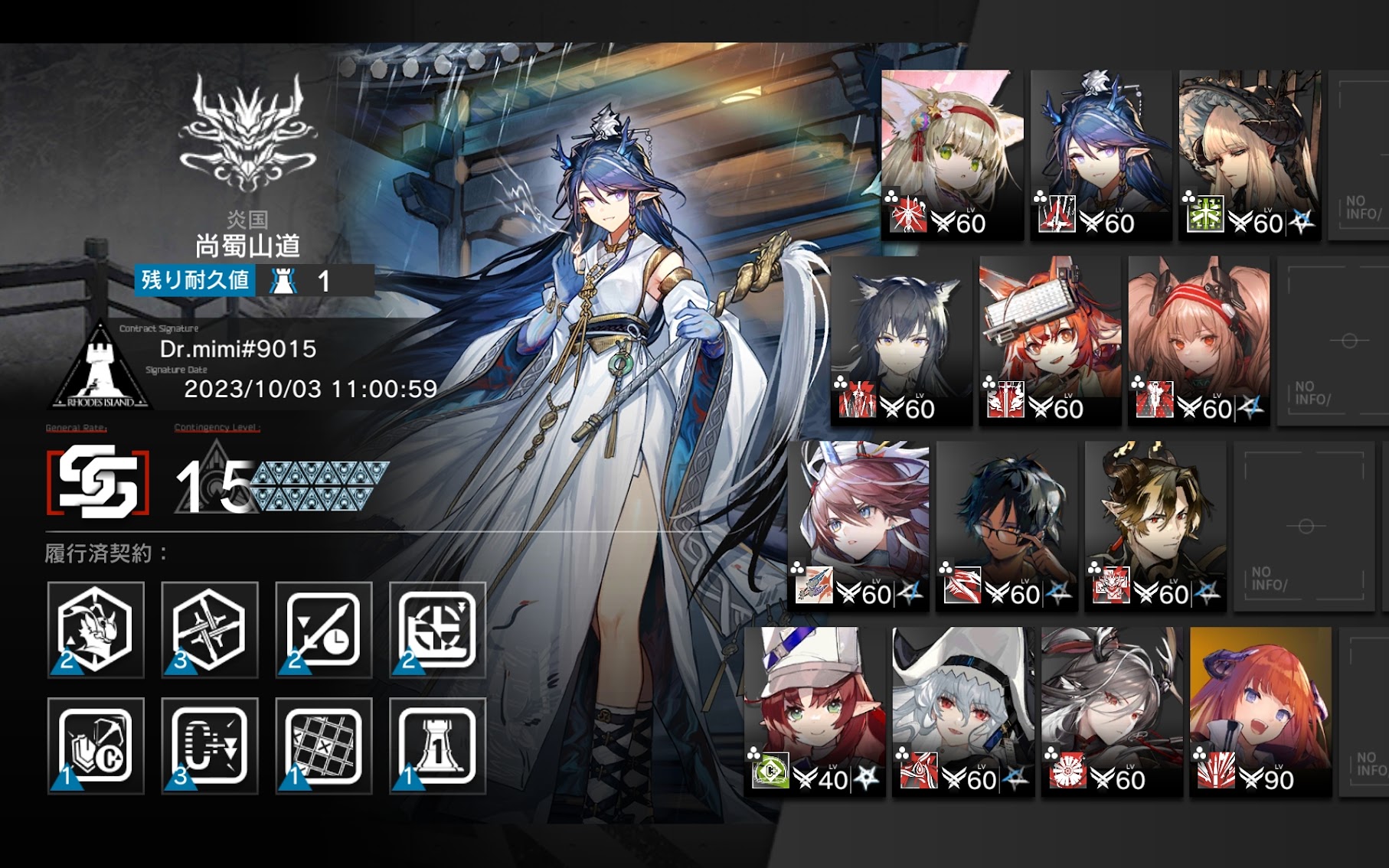This screenshot has height=868, width=1389.
Task: Choose the crossed-out grid tile contract
Action: 323,746
